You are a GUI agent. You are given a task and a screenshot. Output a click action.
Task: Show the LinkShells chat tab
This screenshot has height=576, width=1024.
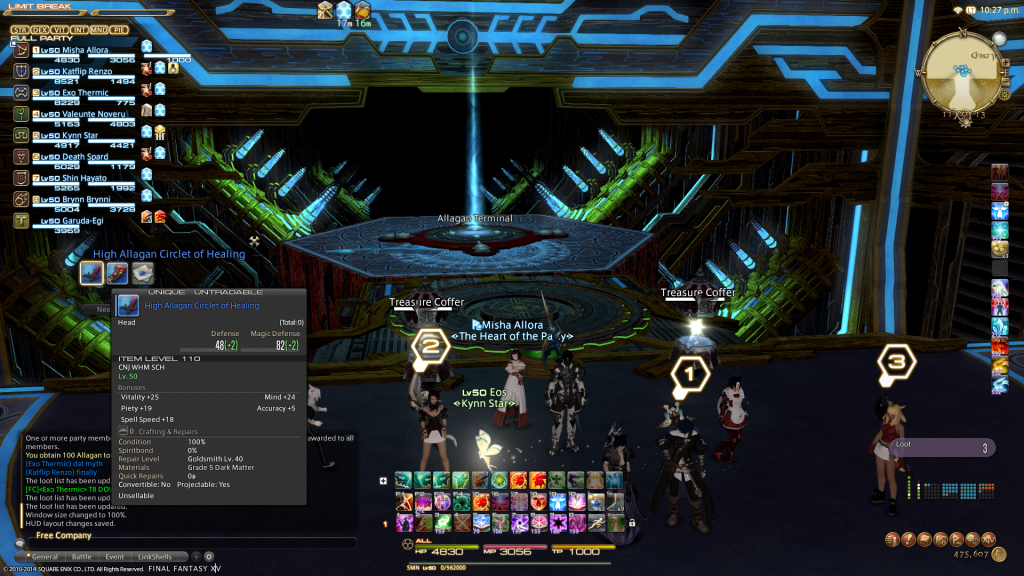coord(154,557)
